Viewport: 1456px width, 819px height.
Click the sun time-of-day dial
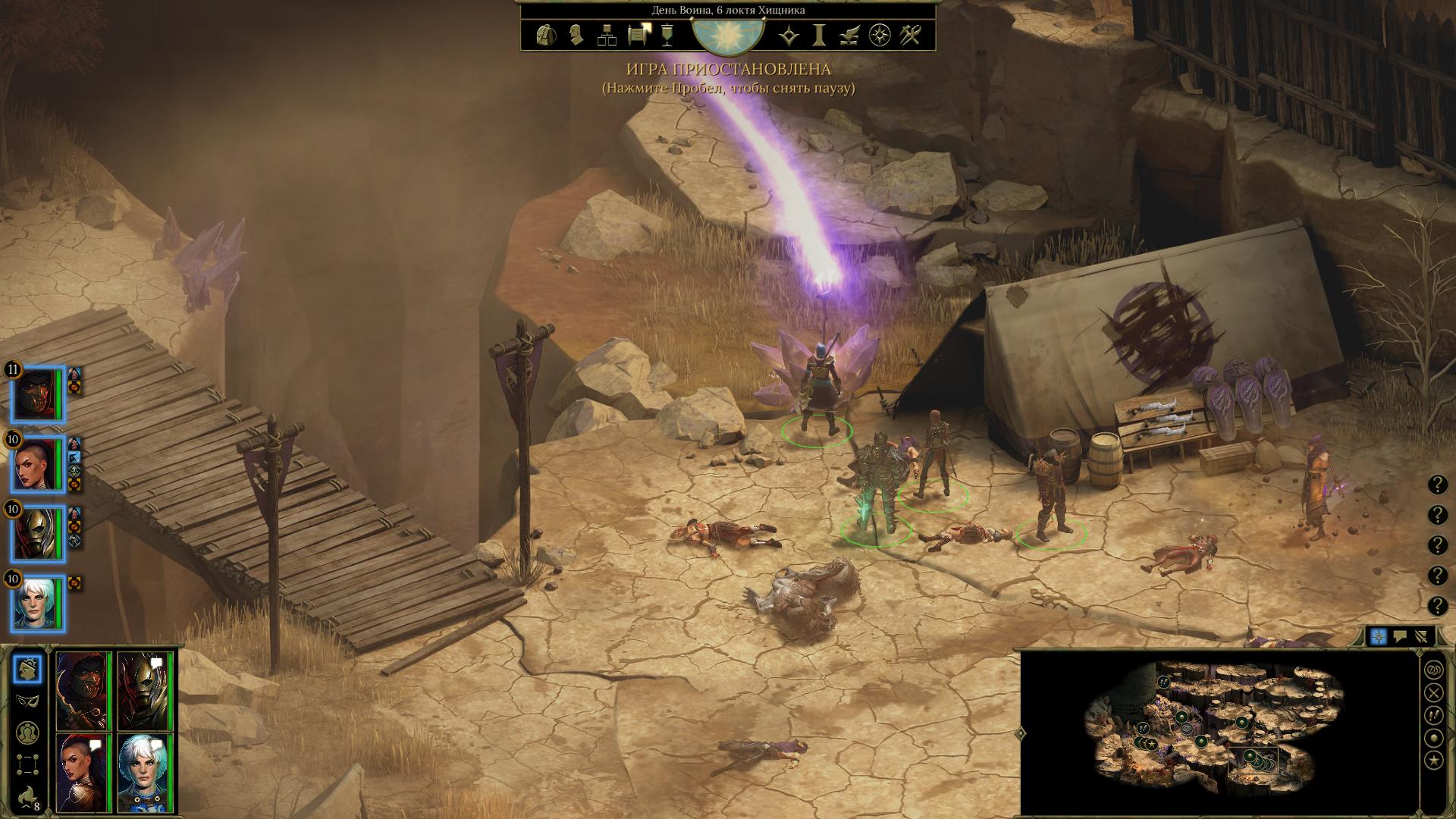click(728, 35)
